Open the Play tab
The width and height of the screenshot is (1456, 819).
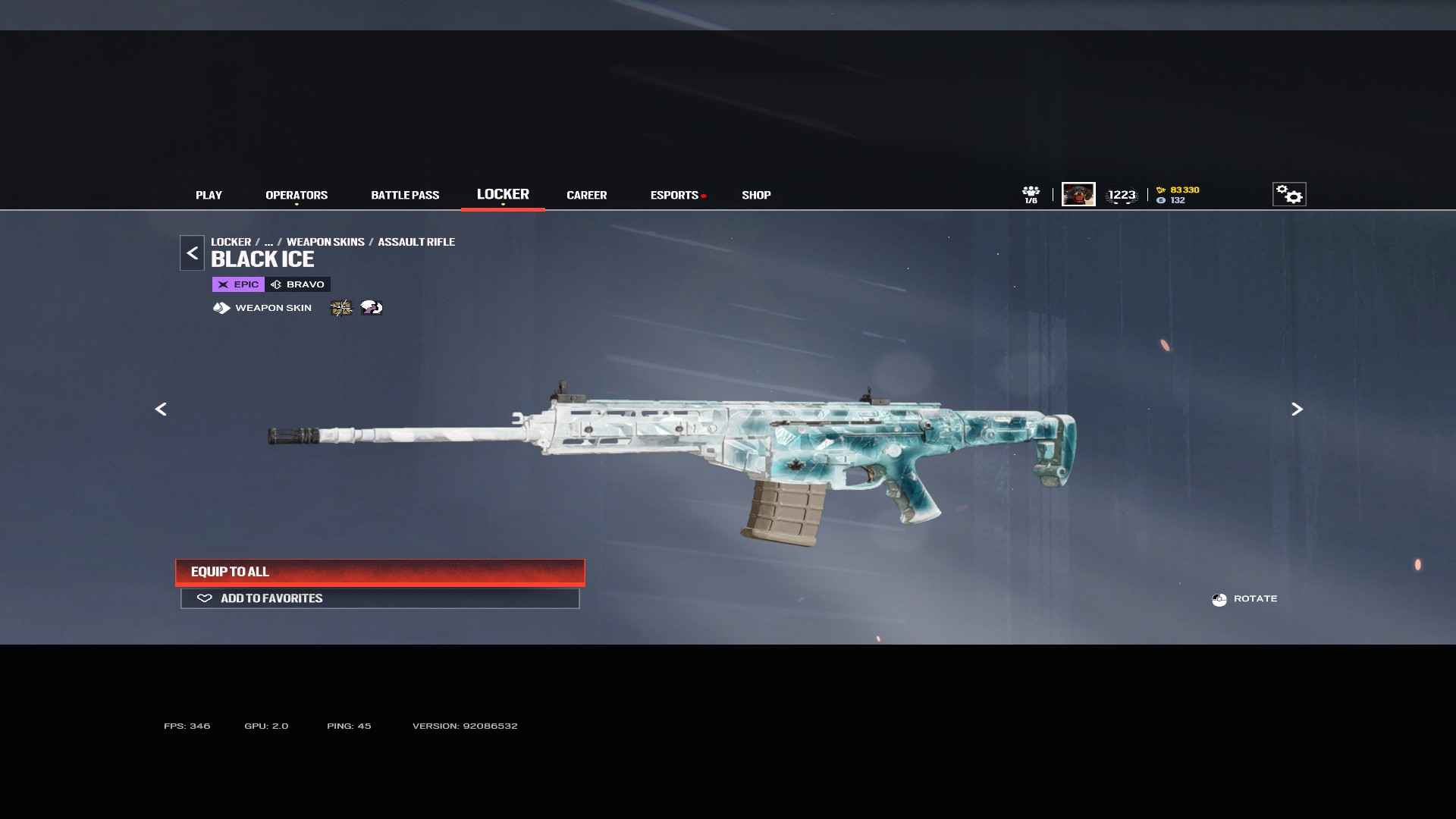209,195
